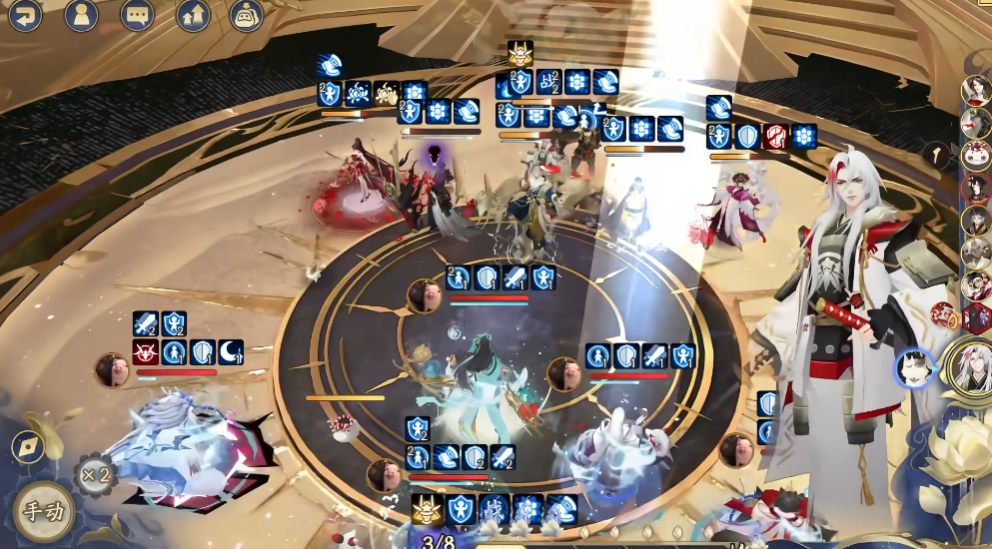Image resolution: width=992 pixels, height=549 pixels.
Task: Click the round gold diamond button
Action: 27,447
